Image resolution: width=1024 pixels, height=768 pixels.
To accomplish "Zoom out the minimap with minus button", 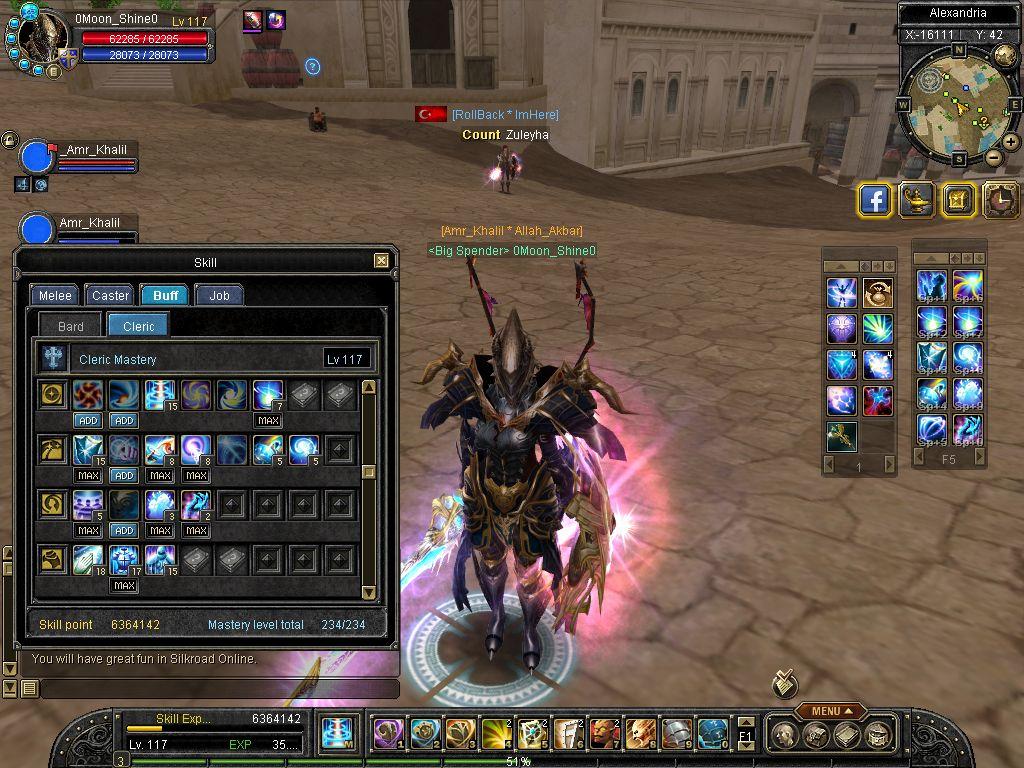I will coord(993,157).
